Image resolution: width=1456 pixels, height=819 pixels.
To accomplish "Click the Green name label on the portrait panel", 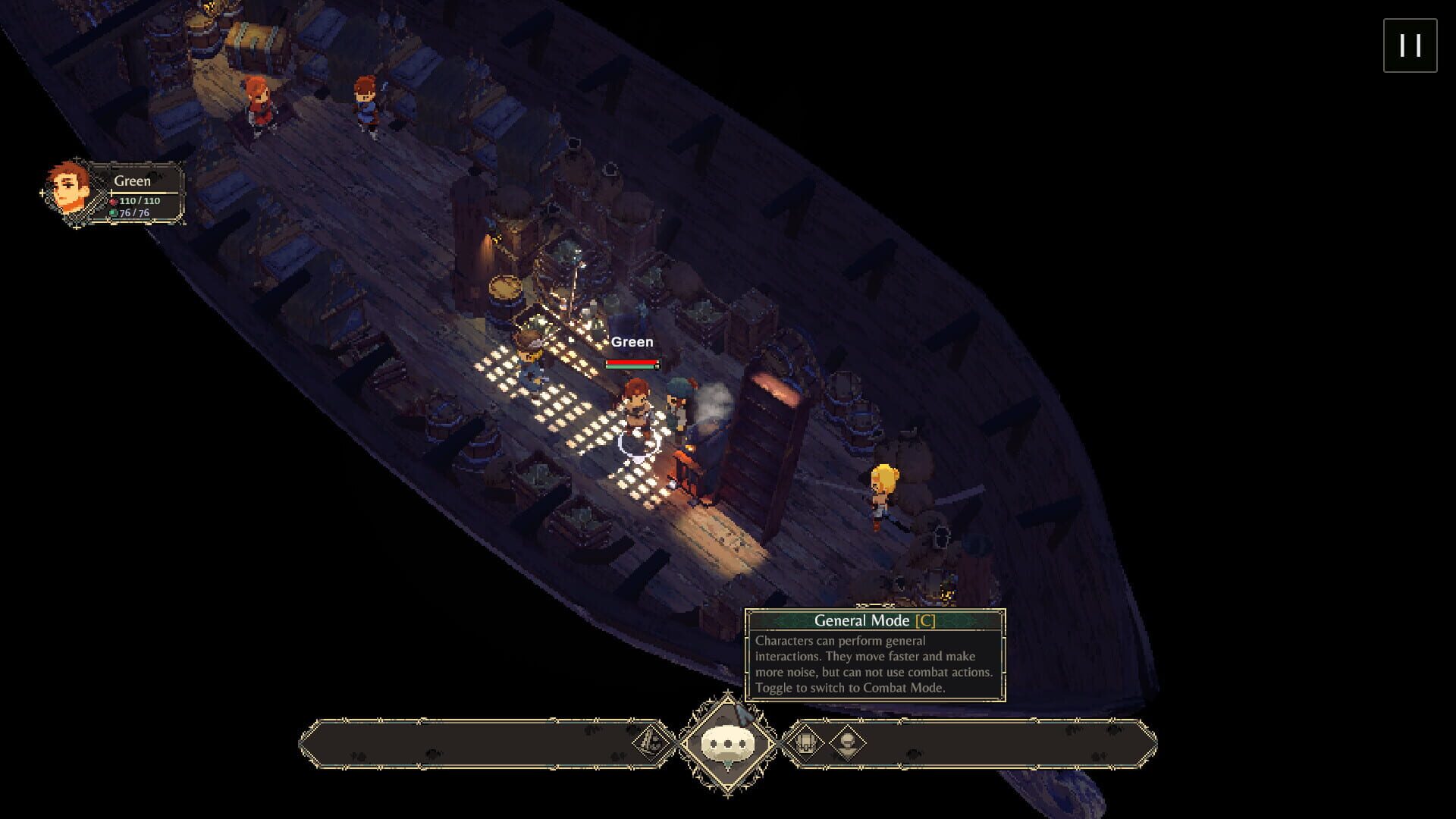I will tap(131, 181).
